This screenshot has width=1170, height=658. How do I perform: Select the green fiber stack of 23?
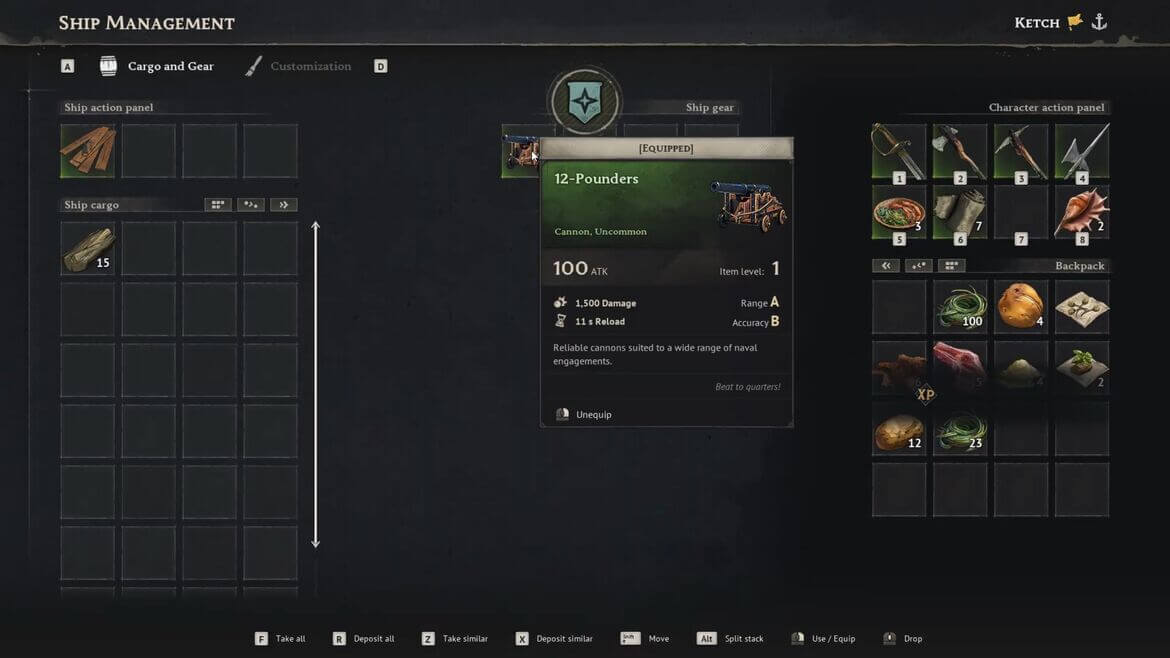point(959,429)
